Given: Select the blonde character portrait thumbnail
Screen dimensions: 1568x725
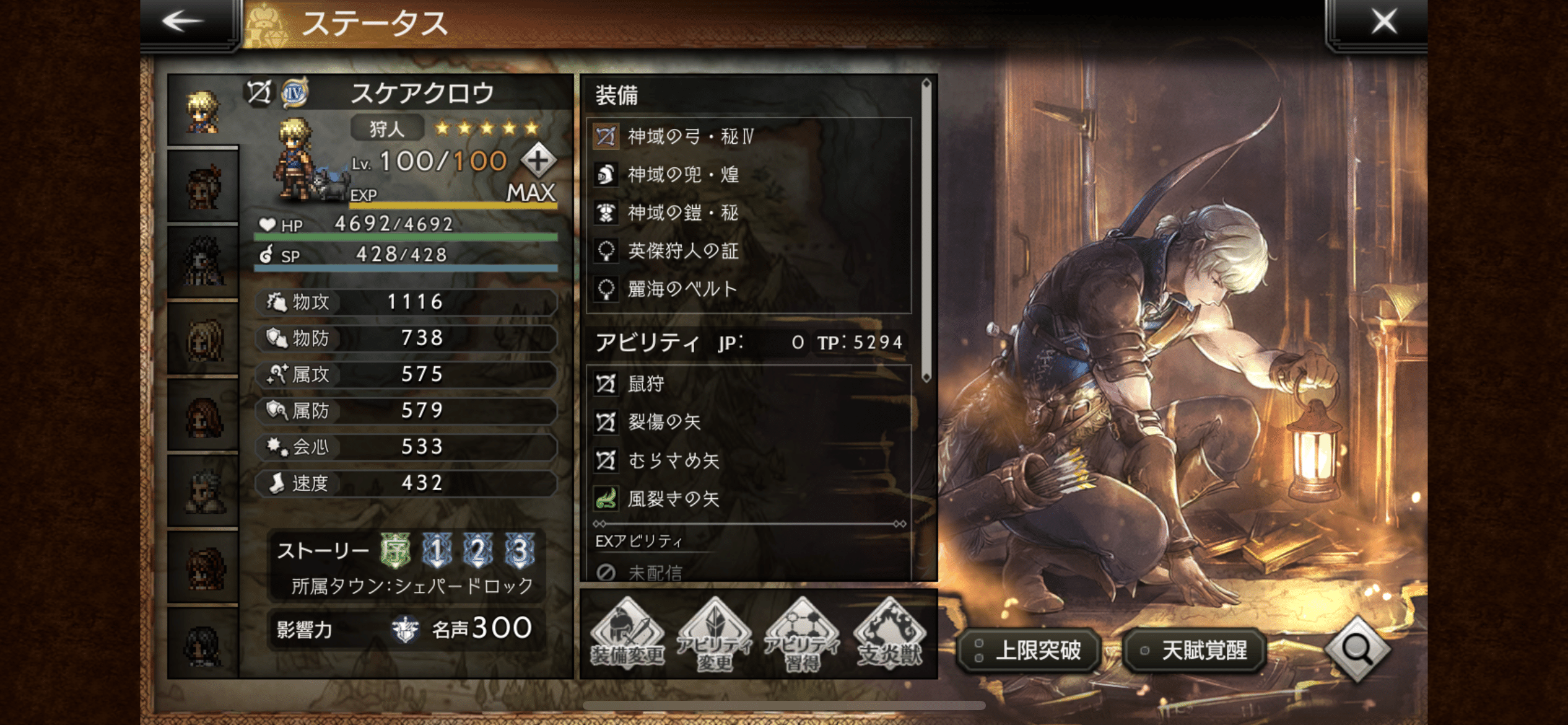Looking at the screenshot, I should [203, 112].
